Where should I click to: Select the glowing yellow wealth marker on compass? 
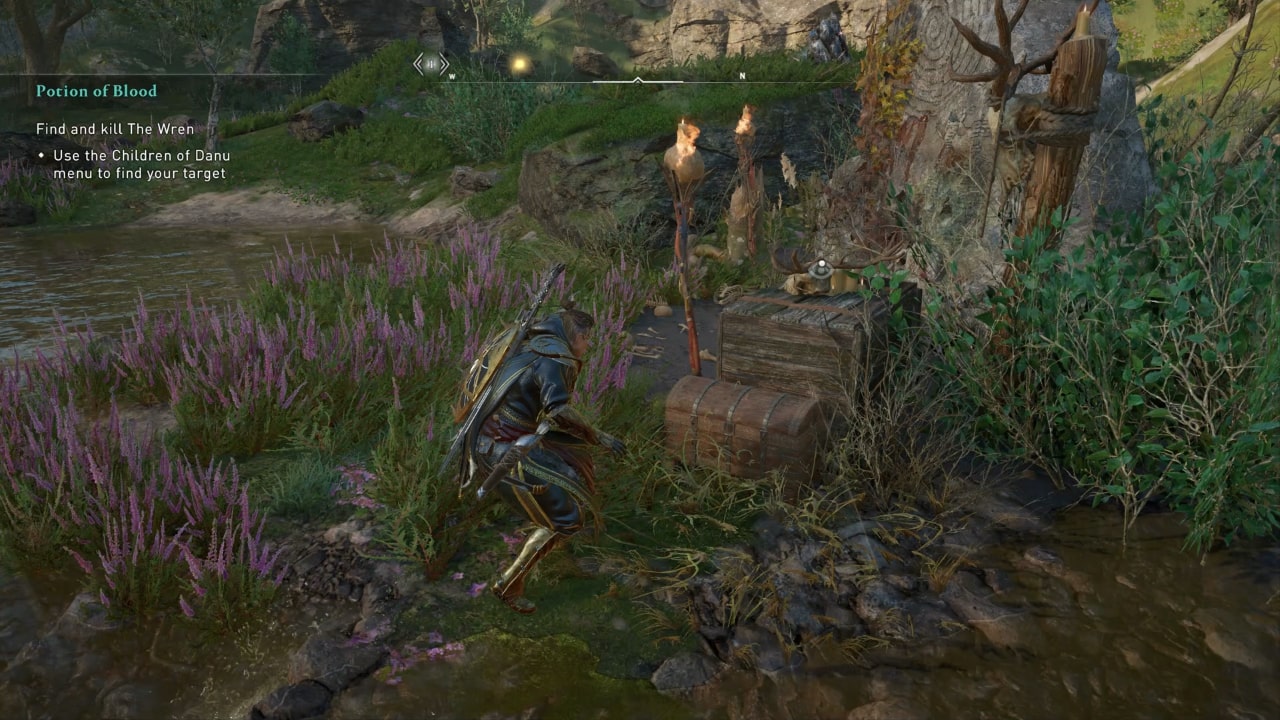(x=519, y=65)
